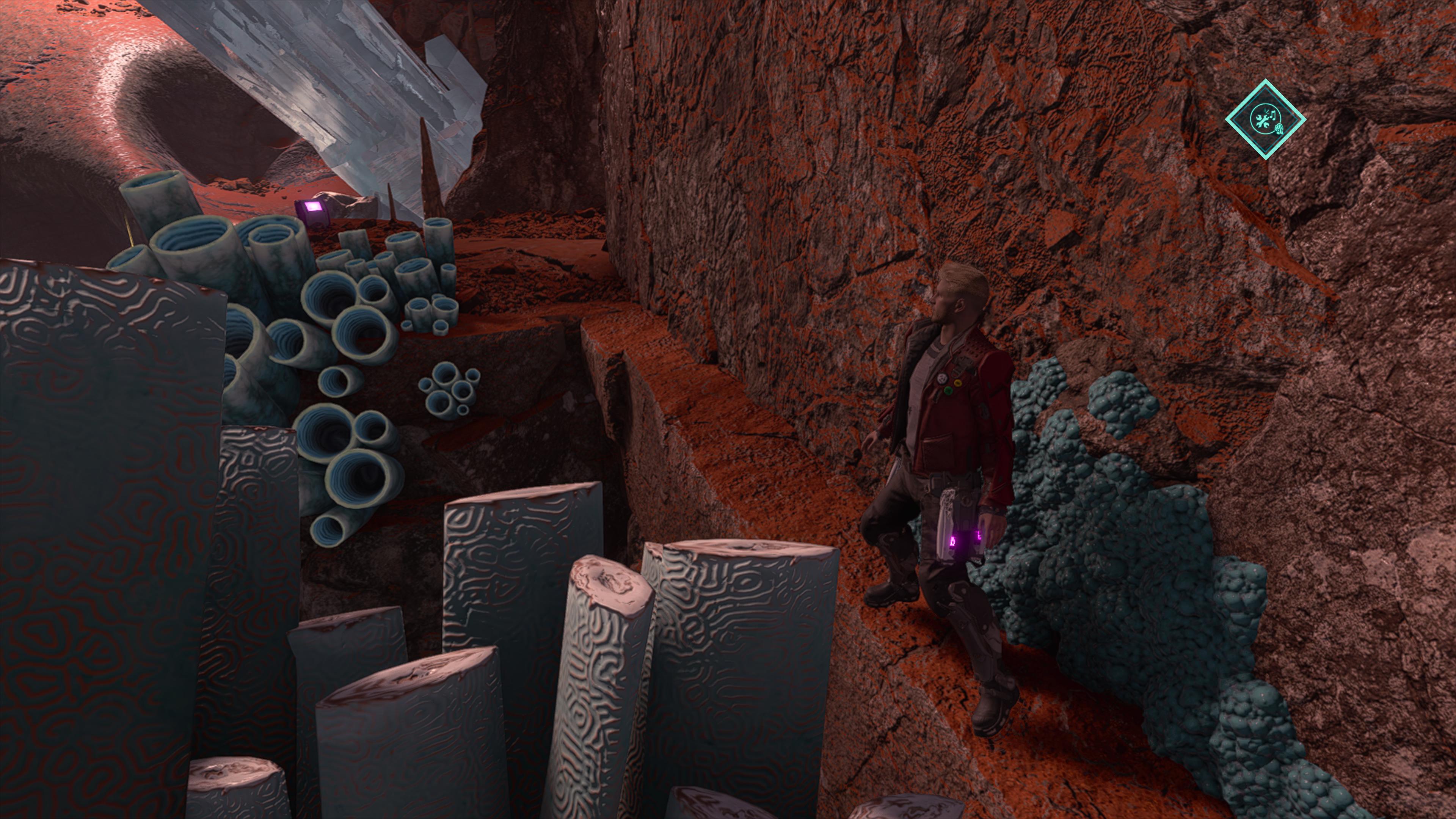Click the music note inside the objective marker

[1274, 115]
